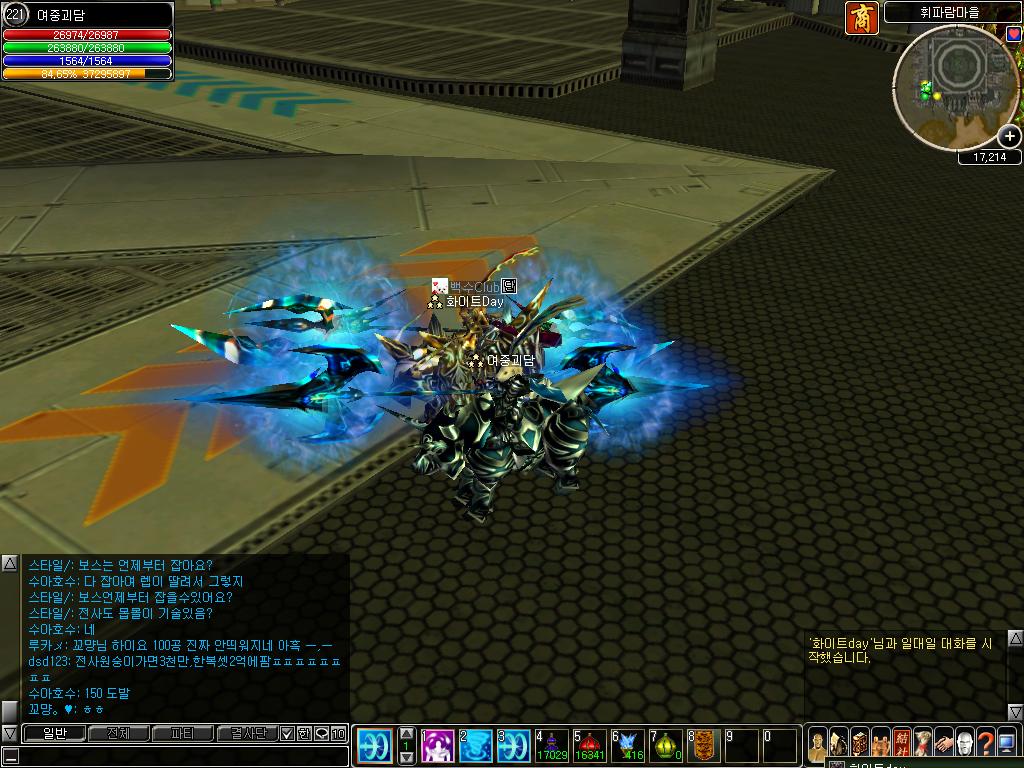This screenshot has height=768, width=1024.
Task: Click the heart icon beside the minimap
Action: [x=1014, y=34]
